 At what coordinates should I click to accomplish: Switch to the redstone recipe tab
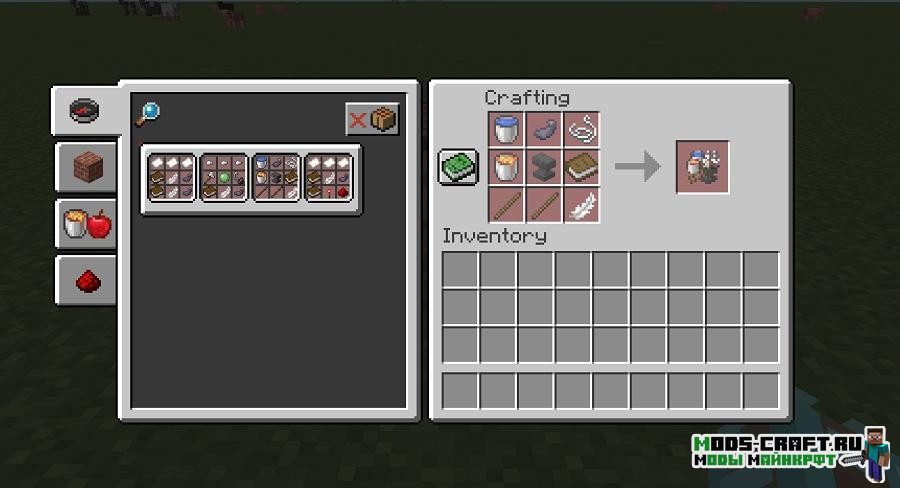pyautogui.click(x=84, y=282)
